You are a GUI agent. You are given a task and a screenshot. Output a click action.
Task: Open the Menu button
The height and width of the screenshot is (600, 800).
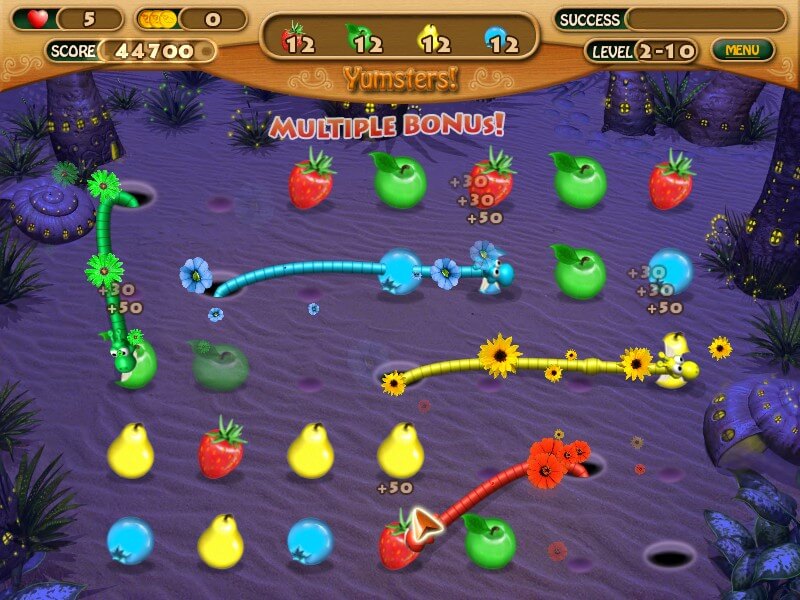(x=742, y=49)
